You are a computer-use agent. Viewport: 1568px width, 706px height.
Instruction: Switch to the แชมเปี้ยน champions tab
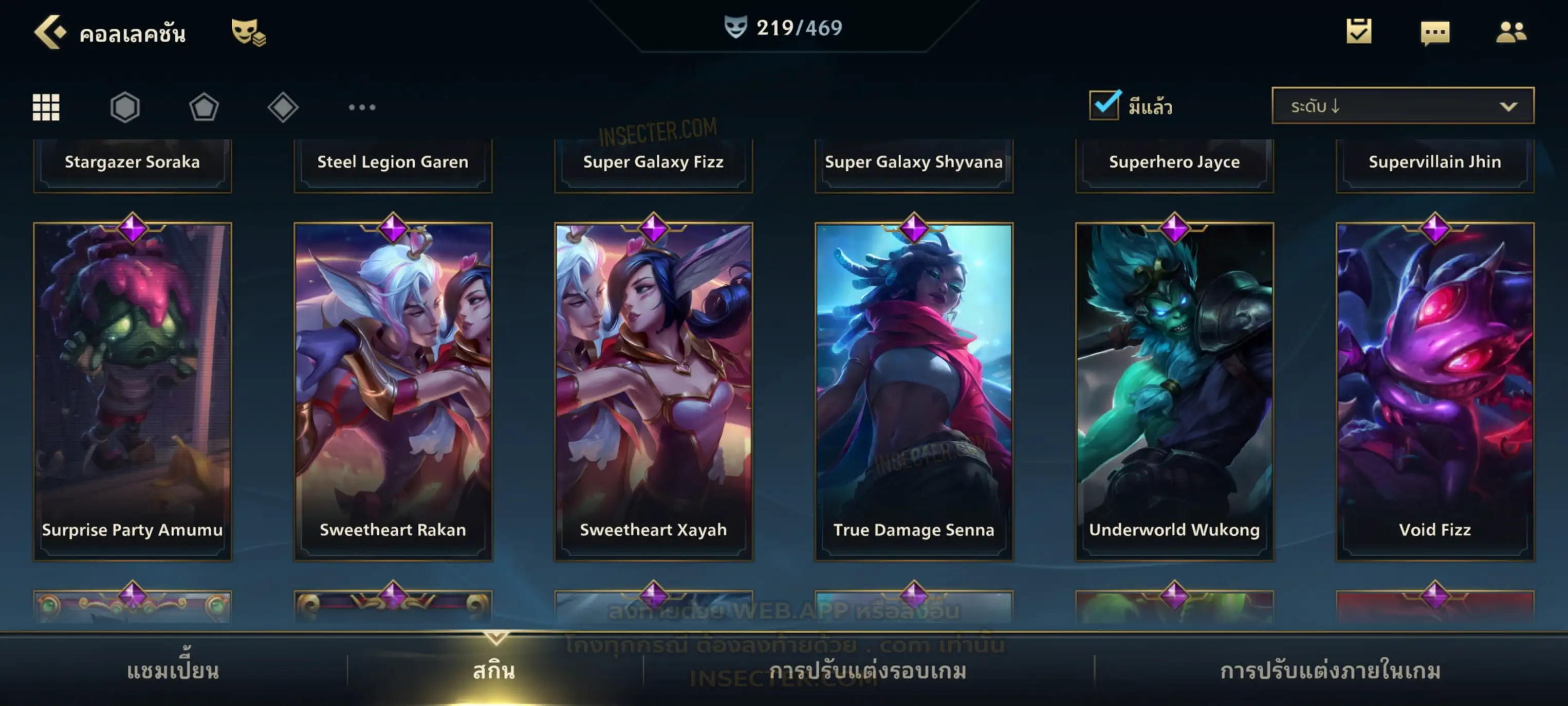[x=173, y=671]
